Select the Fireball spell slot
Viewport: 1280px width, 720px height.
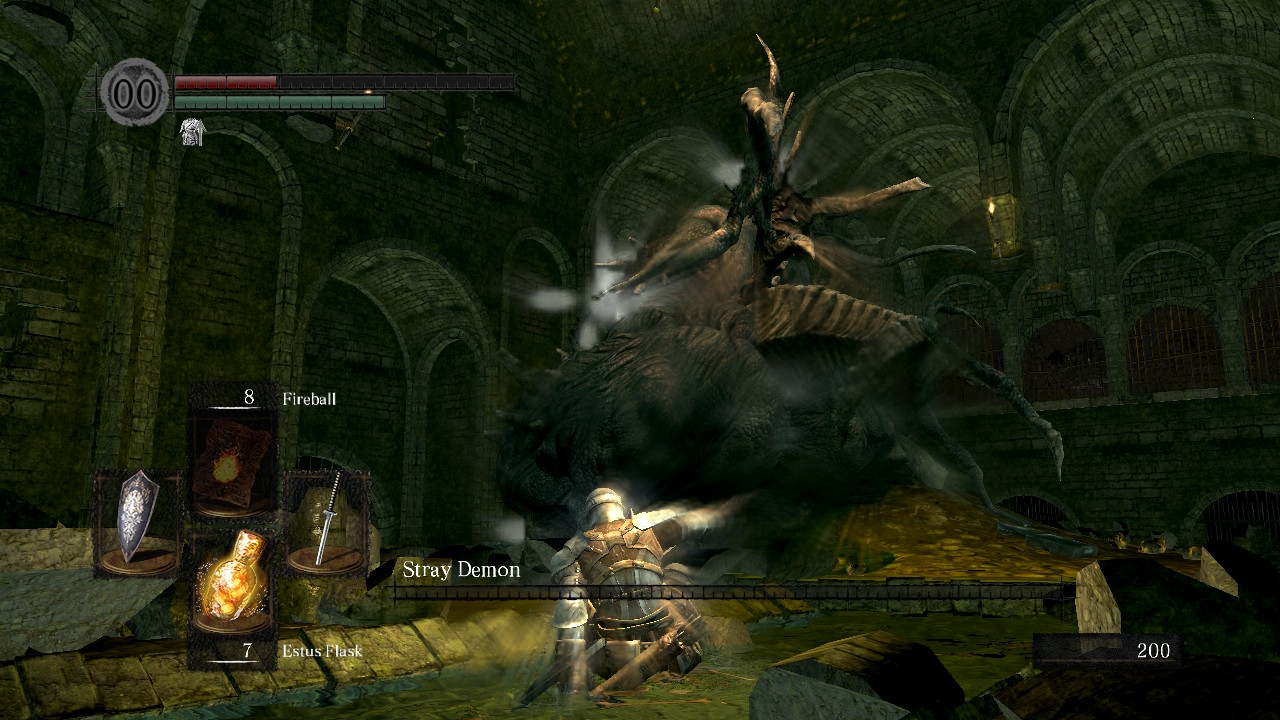[x=234, y=463]
